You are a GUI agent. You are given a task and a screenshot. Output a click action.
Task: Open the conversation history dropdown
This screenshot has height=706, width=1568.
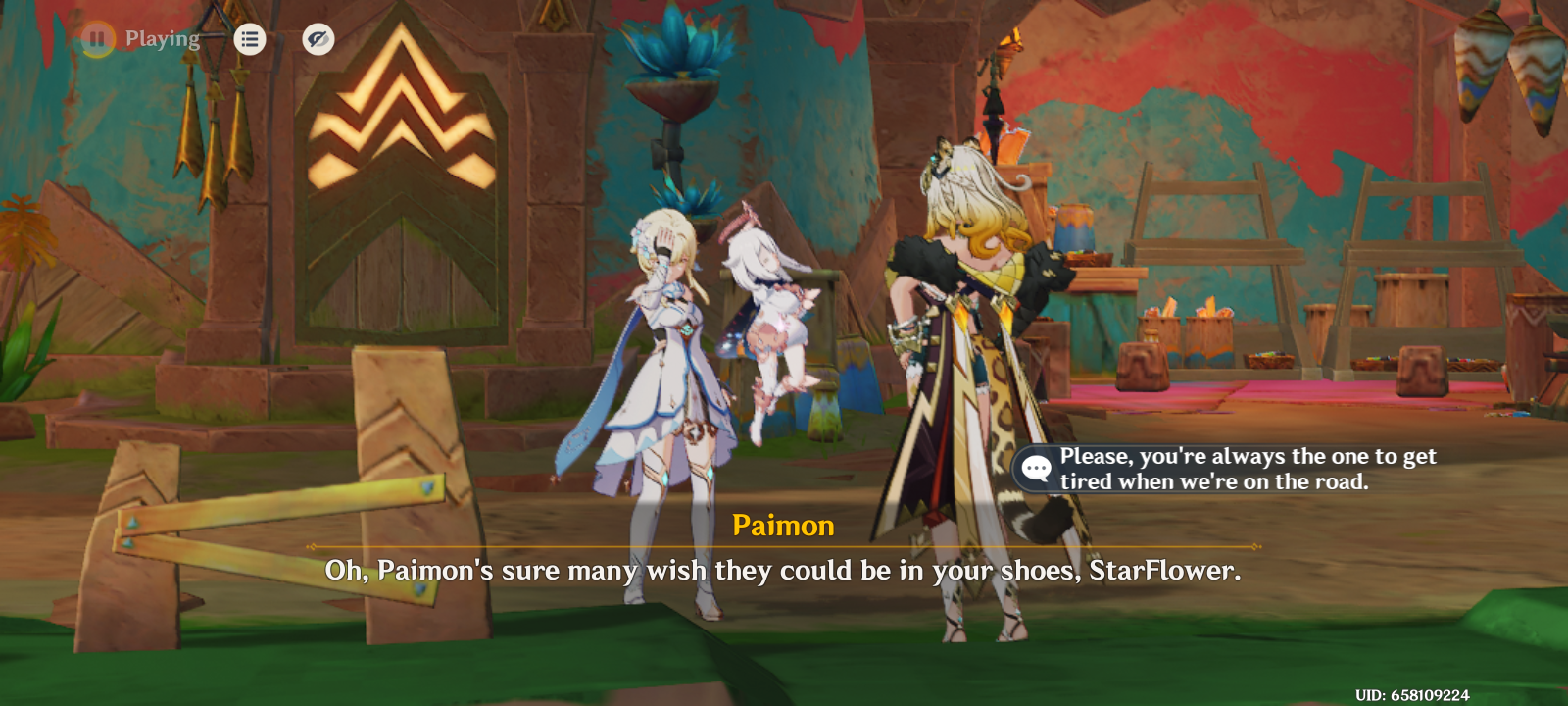coord(250,39)
